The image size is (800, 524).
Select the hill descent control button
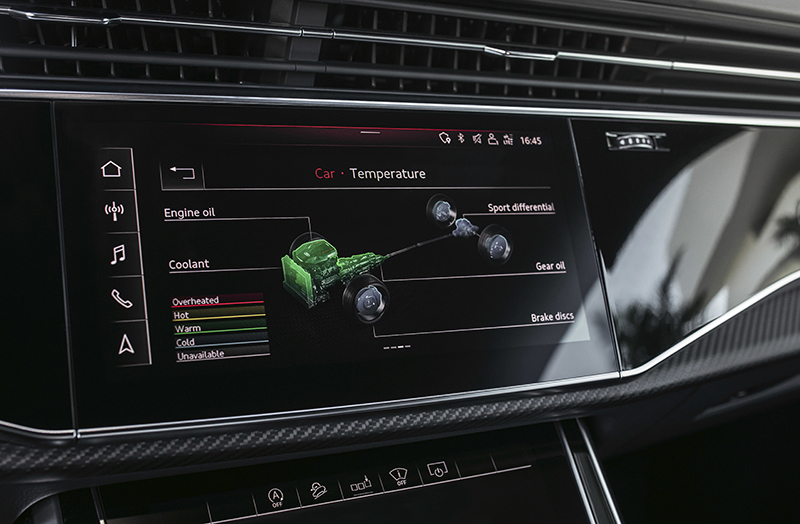[316, 492]
